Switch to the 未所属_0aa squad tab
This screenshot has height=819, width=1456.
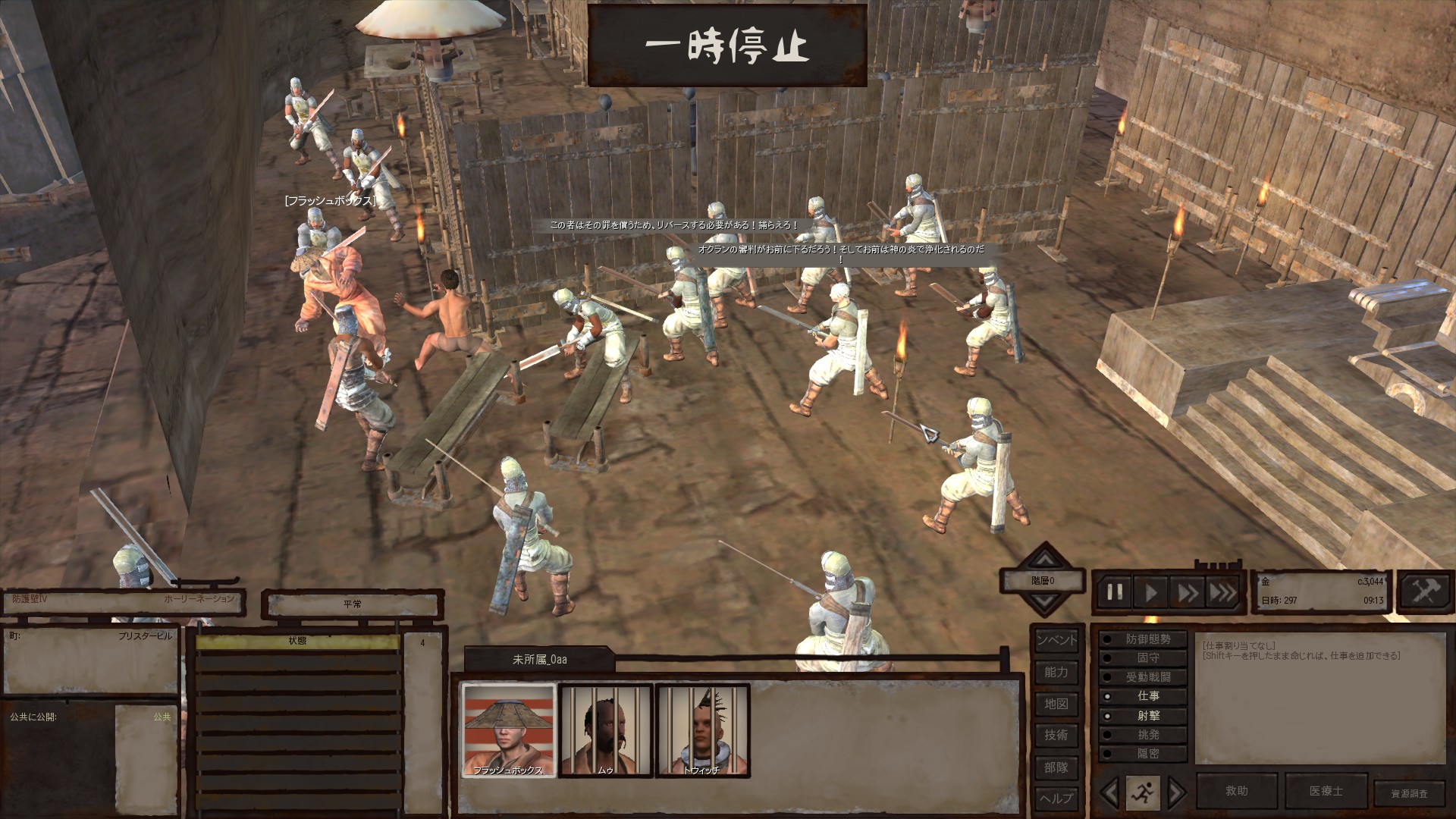tap(539, 660)
